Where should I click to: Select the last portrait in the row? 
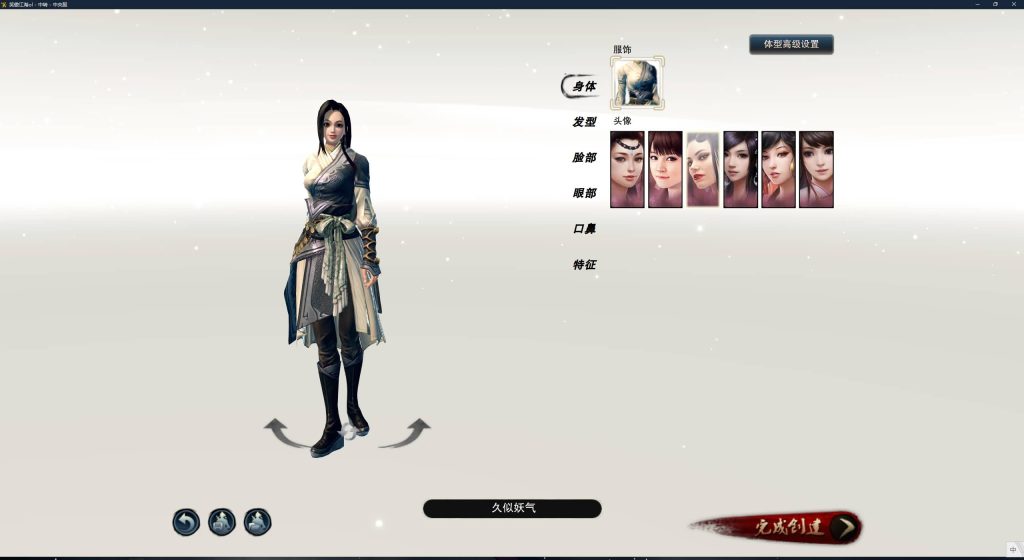click(x=816, y=169)
